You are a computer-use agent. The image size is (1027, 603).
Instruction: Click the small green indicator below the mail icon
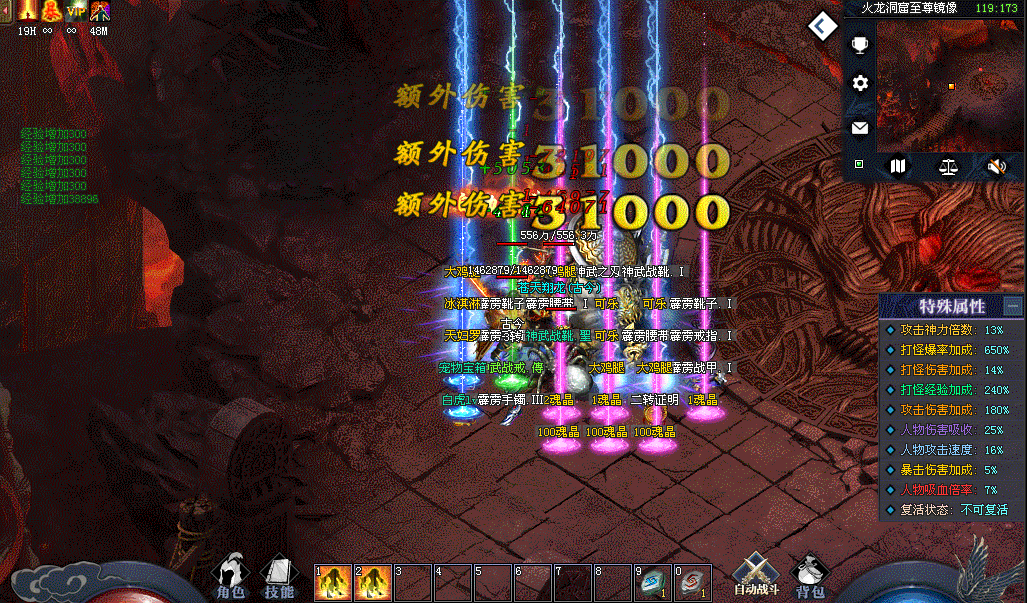tap(858, 163)
